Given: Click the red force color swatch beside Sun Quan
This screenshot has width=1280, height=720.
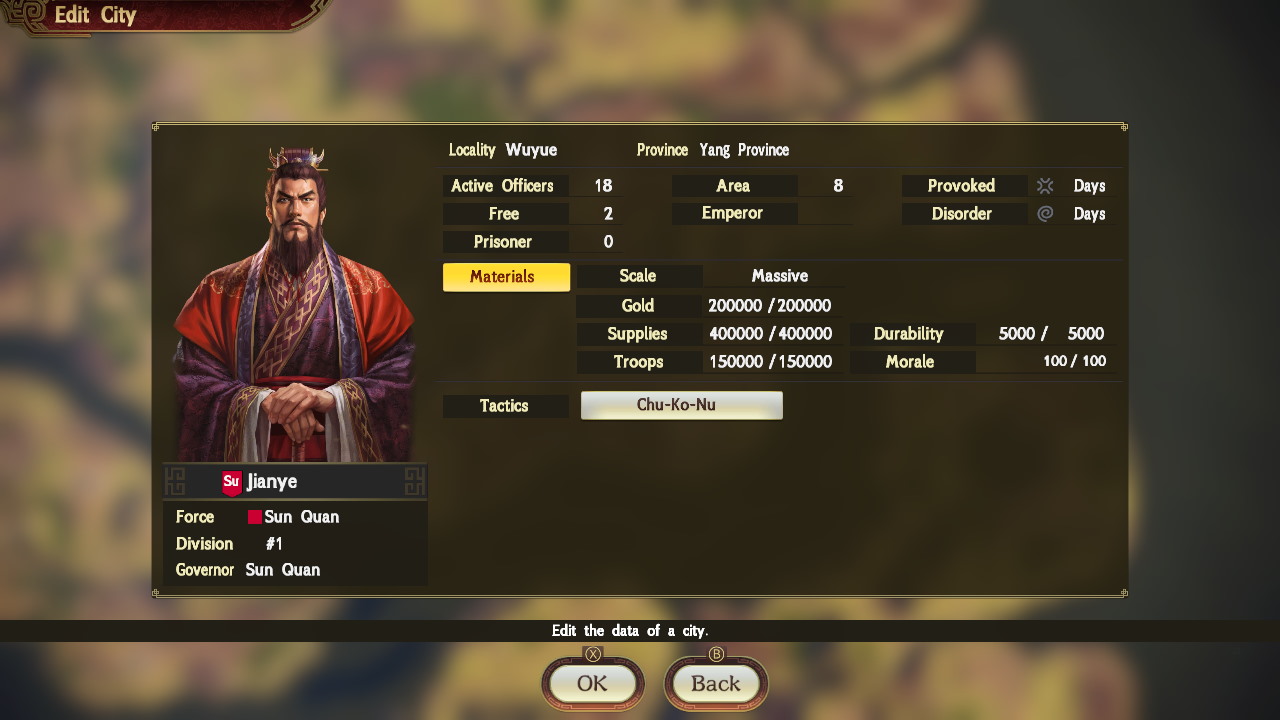Looking at the screenshot, I should pyautogui.click(x=253, y=517).
